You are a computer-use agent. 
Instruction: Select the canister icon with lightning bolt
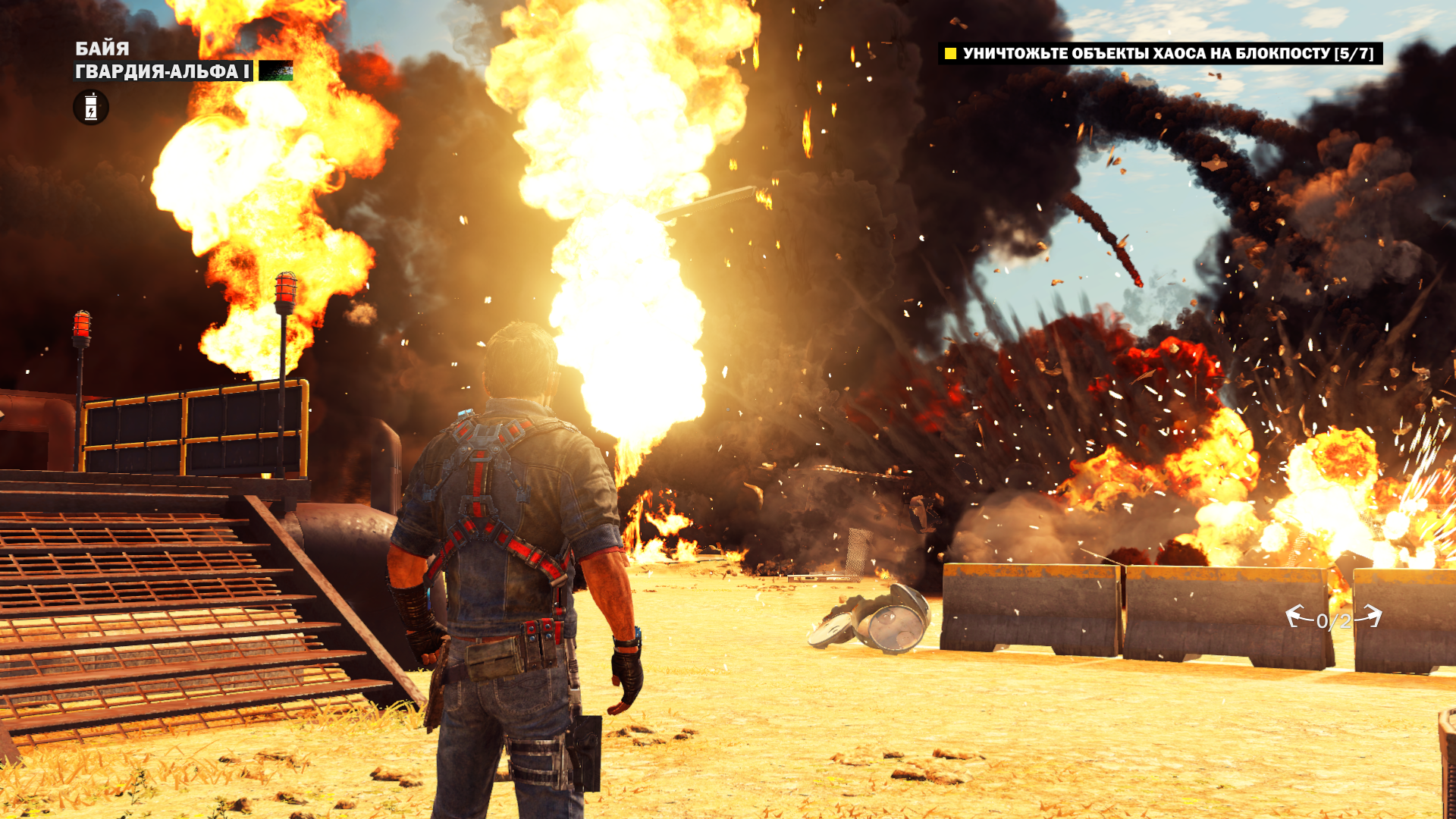pos(91,107)
